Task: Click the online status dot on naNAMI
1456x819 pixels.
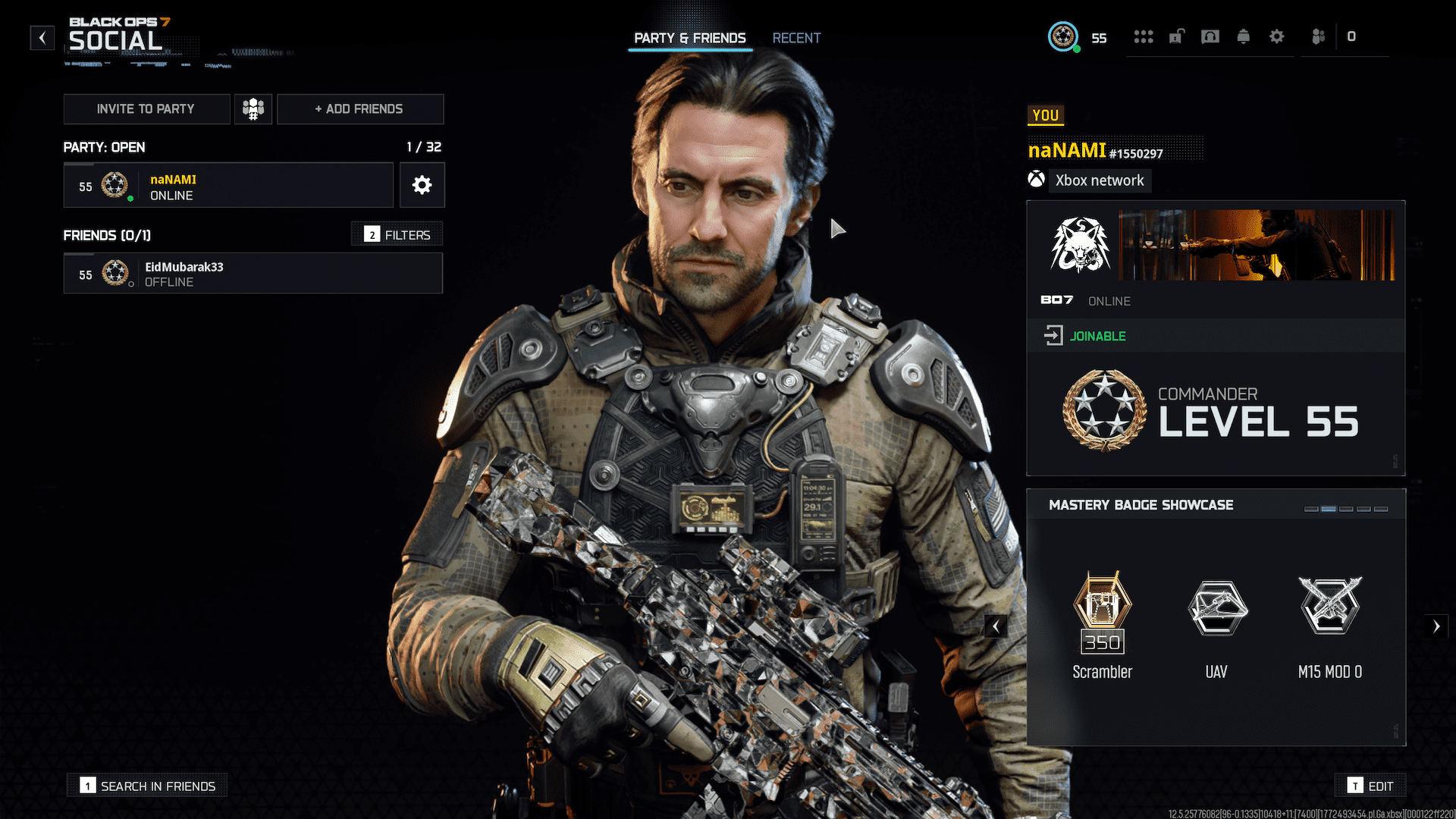Action: (129, 200)
